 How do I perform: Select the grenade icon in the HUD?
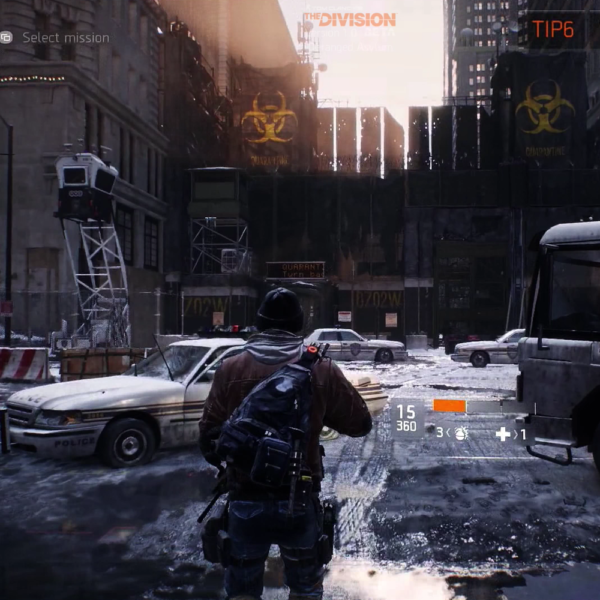coord(461,434)
